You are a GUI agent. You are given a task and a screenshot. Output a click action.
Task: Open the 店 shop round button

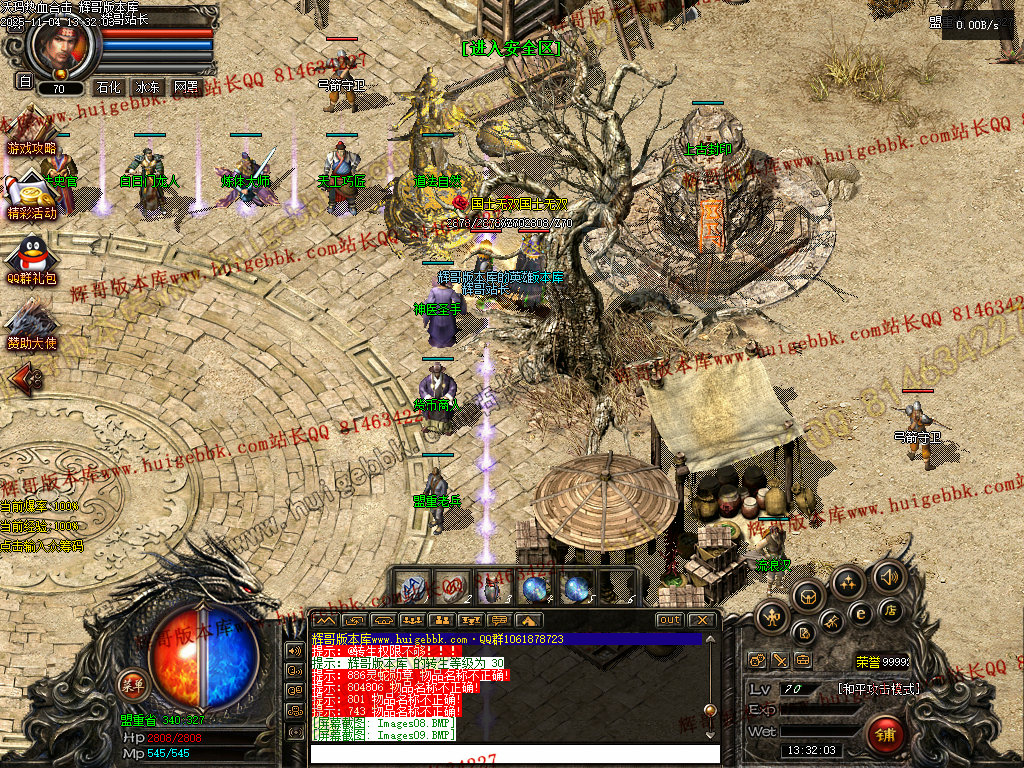(x=890, y=609)
